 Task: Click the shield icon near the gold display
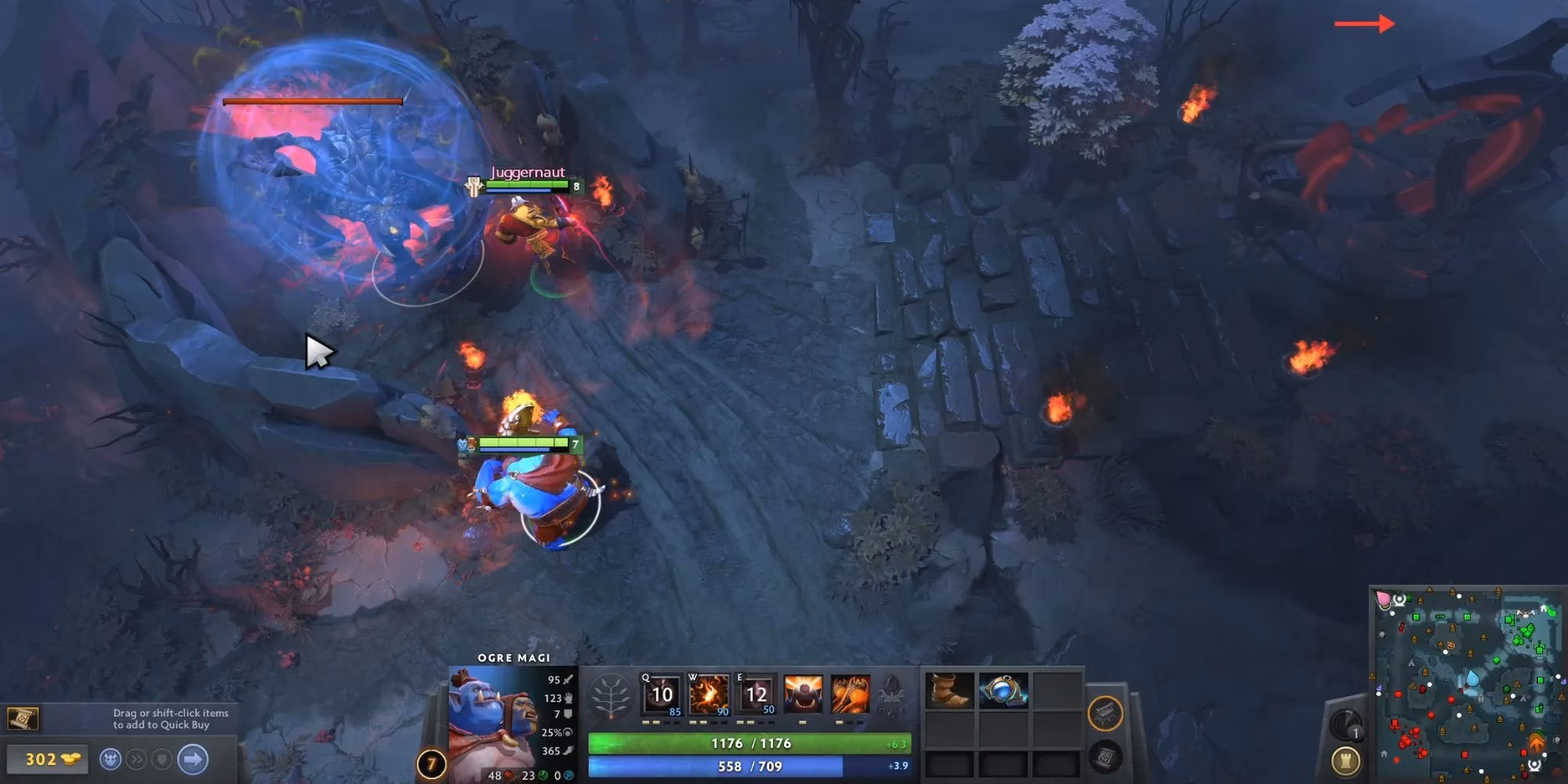pyautogui.click(x=162, y=759)
